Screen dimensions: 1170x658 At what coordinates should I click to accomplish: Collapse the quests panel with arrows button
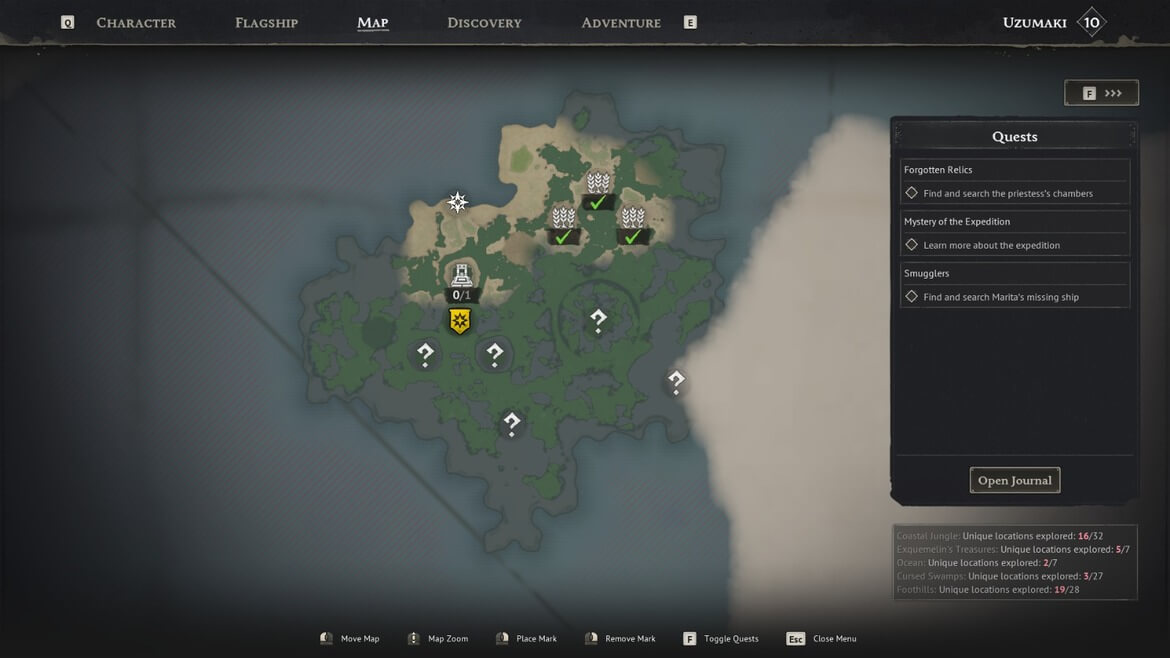pos(1101,93)
